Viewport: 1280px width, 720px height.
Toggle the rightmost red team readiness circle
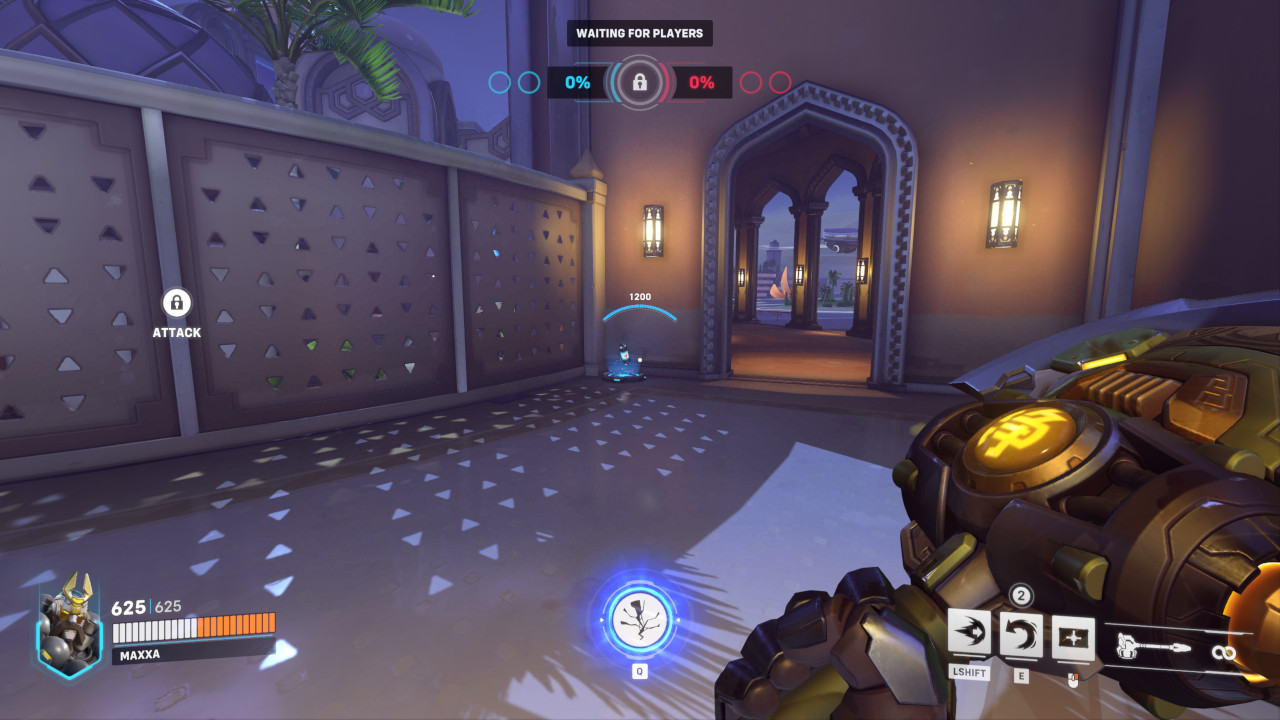click(x=780, y=83)
